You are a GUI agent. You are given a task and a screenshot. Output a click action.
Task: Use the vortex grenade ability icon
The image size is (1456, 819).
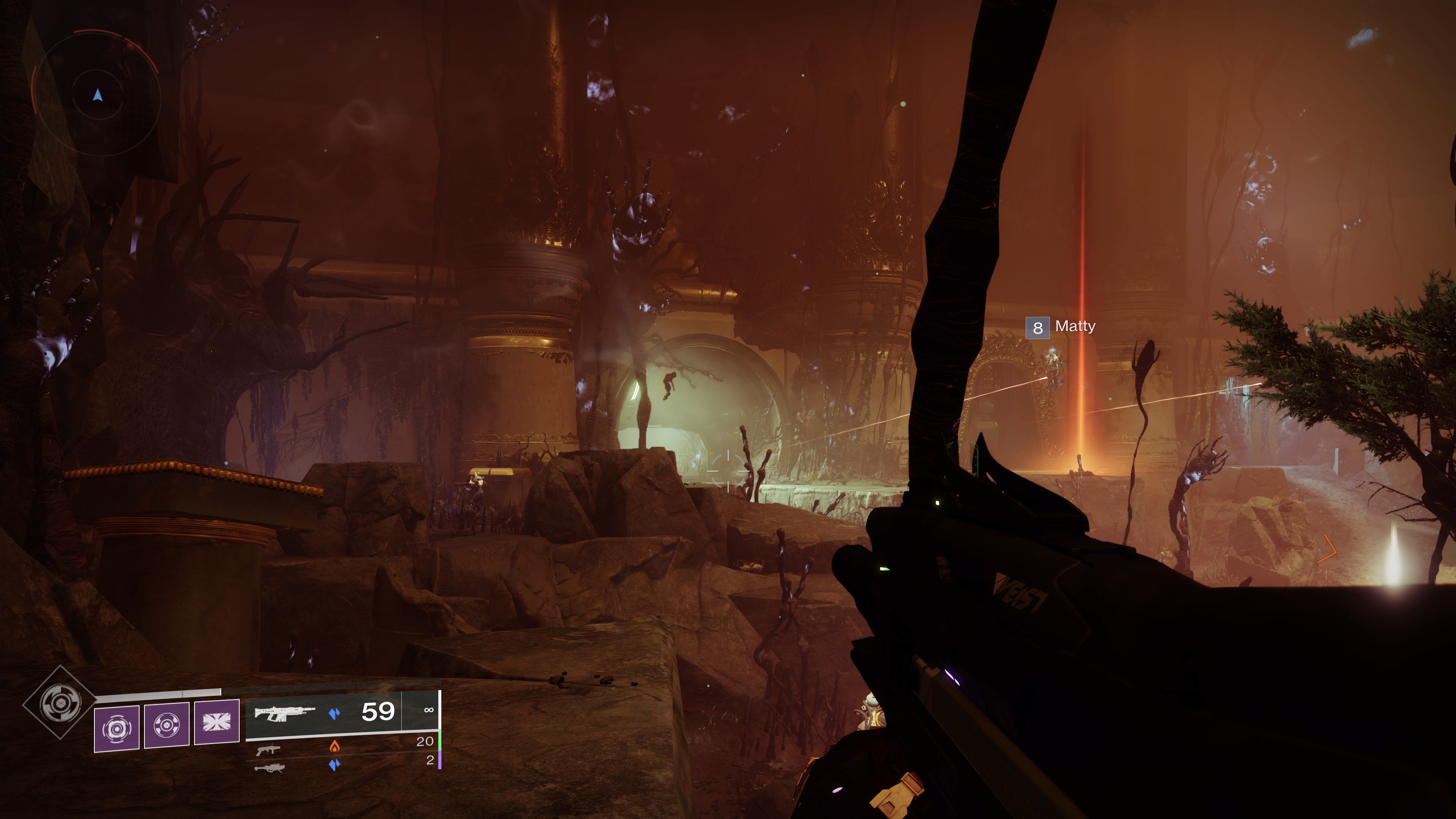click(116, 728)
